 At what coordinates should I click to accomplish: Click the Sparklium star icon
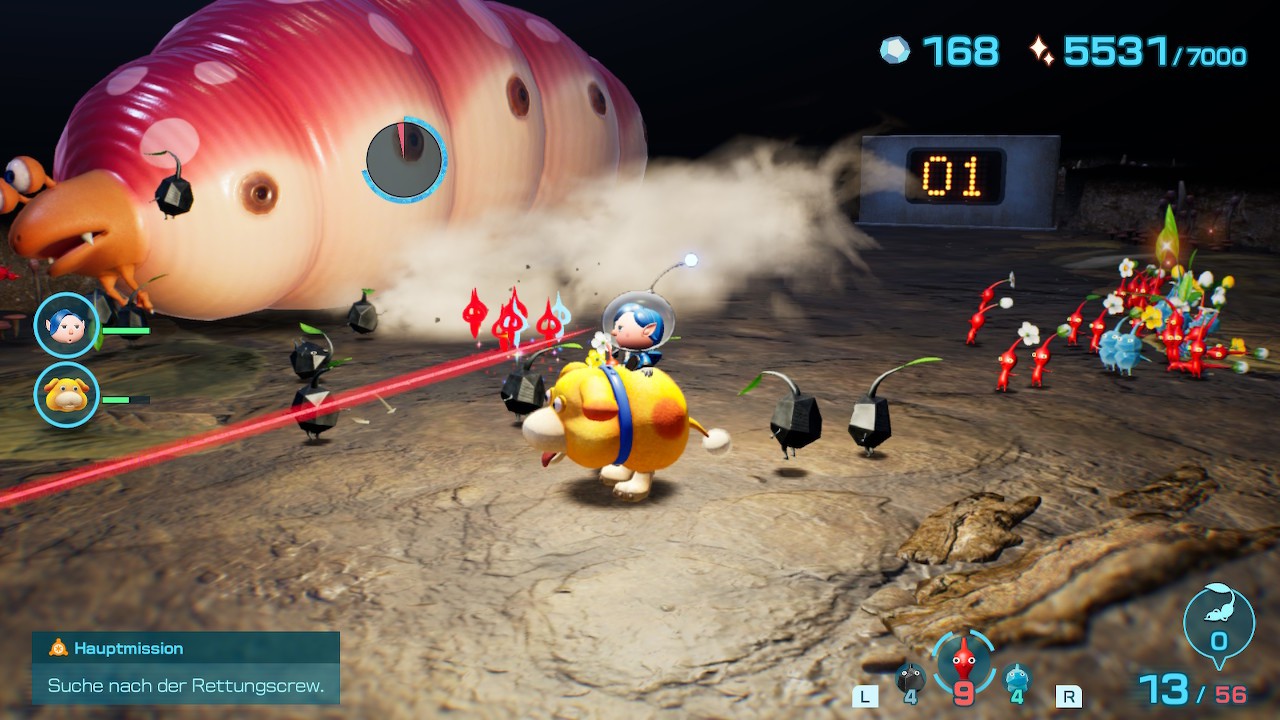click(x=1041, y=51)
